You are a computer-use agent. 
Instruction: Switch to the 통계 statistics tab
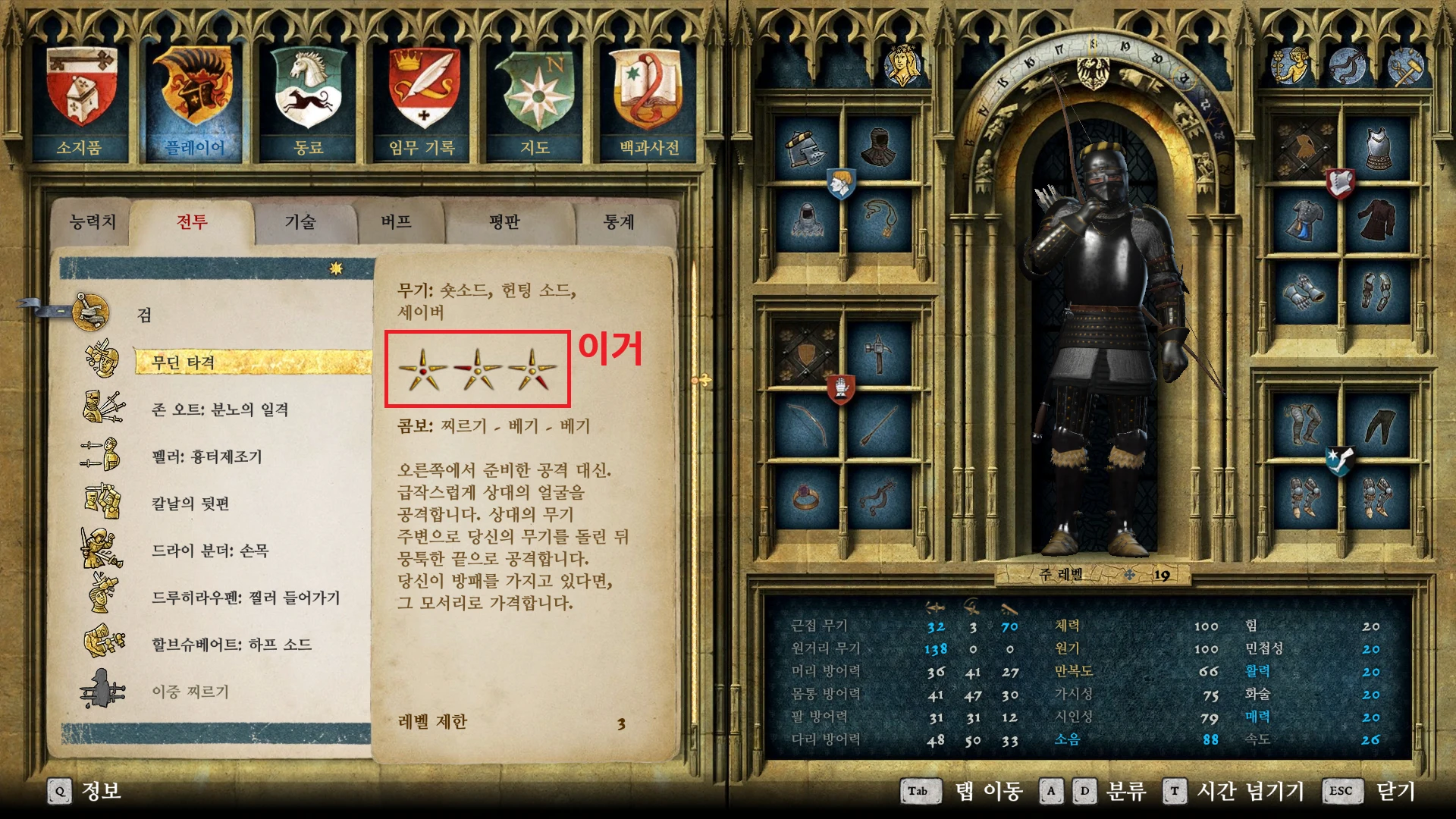click(x=618, y=221)
